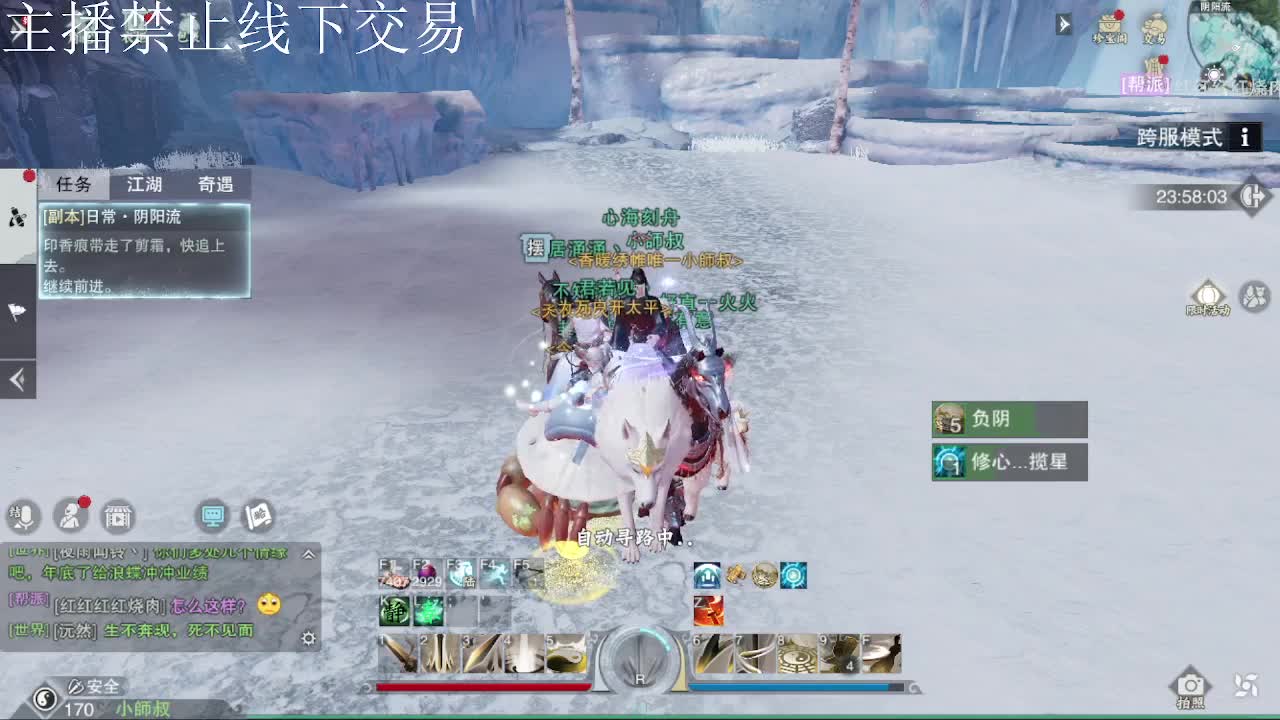
Task: Open the film reel icon near chat
Action: click(117, 516)
